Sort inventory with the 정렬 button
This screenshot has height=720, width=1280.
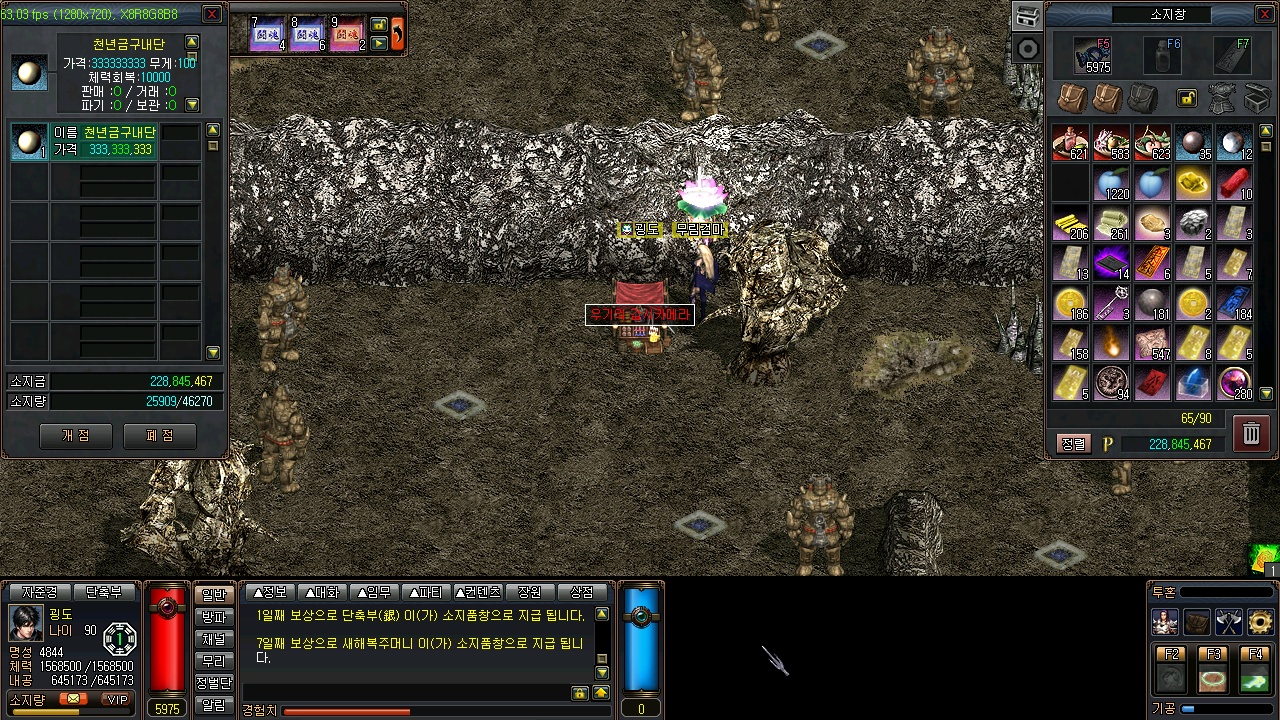click(1073, 444)
